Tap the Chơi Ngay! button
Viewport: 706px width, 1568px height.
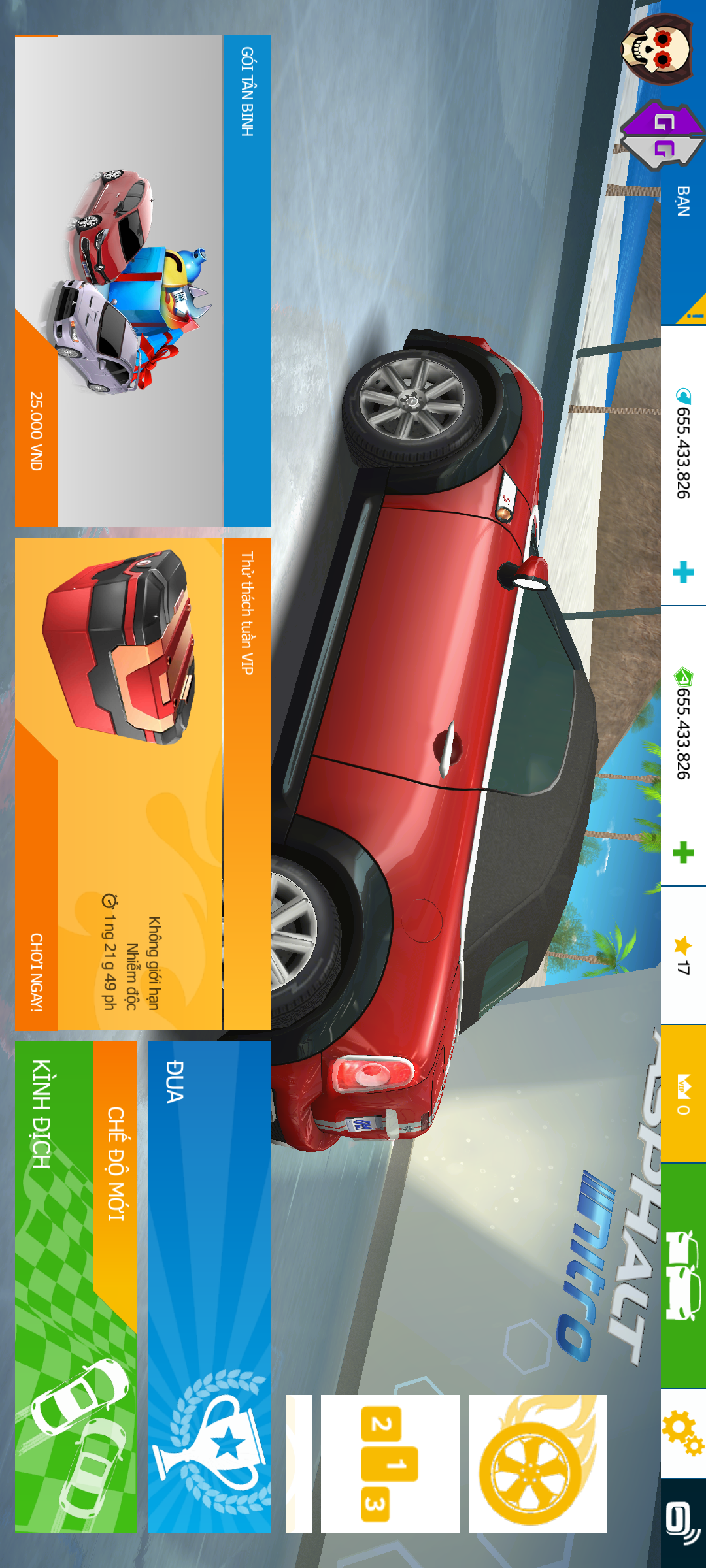click(37, 972)
